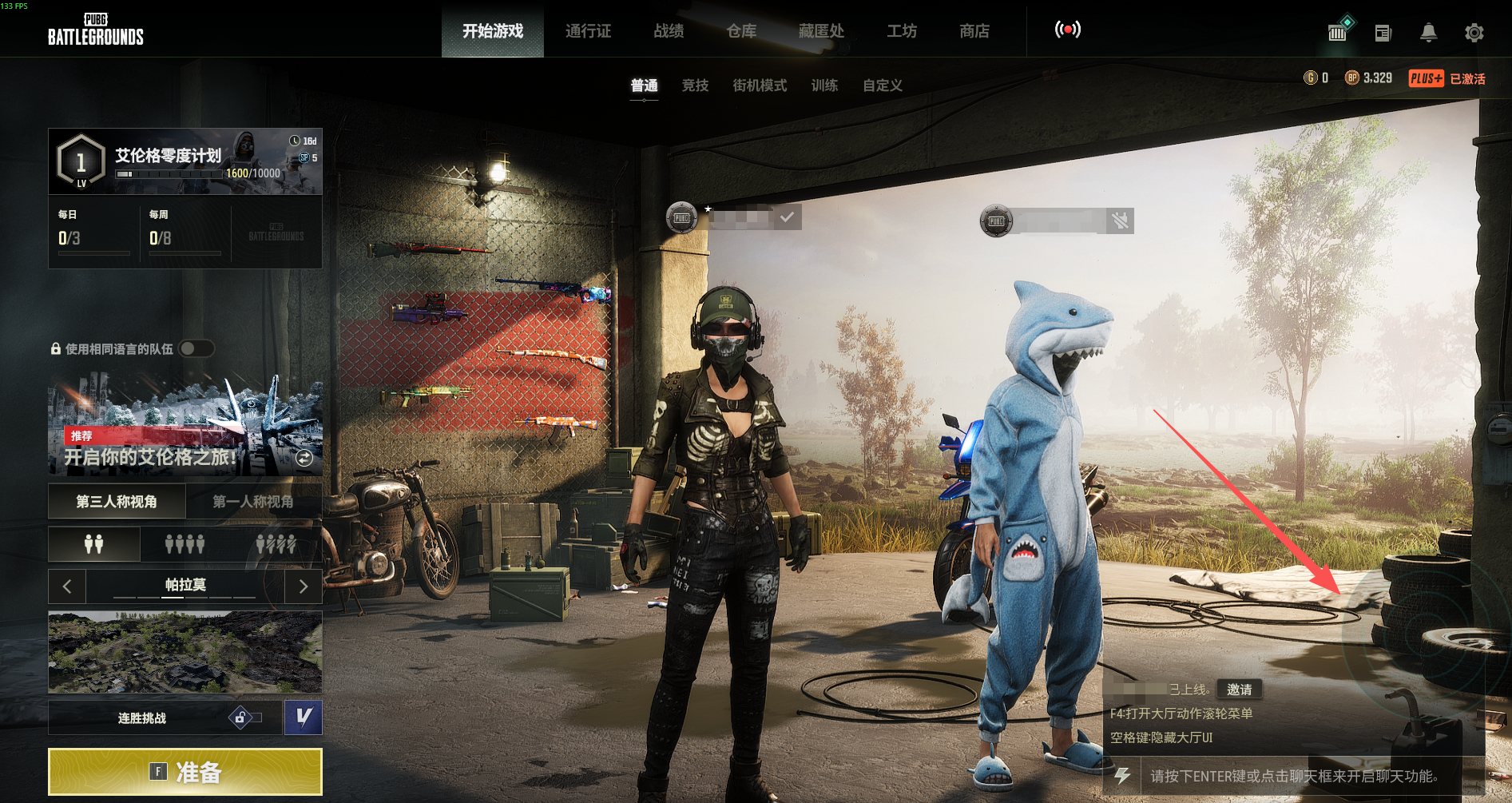Open the 通行证 pass tab
Image resolution: width=1512 pixels, height=803 pixels.
click(588, 31)
